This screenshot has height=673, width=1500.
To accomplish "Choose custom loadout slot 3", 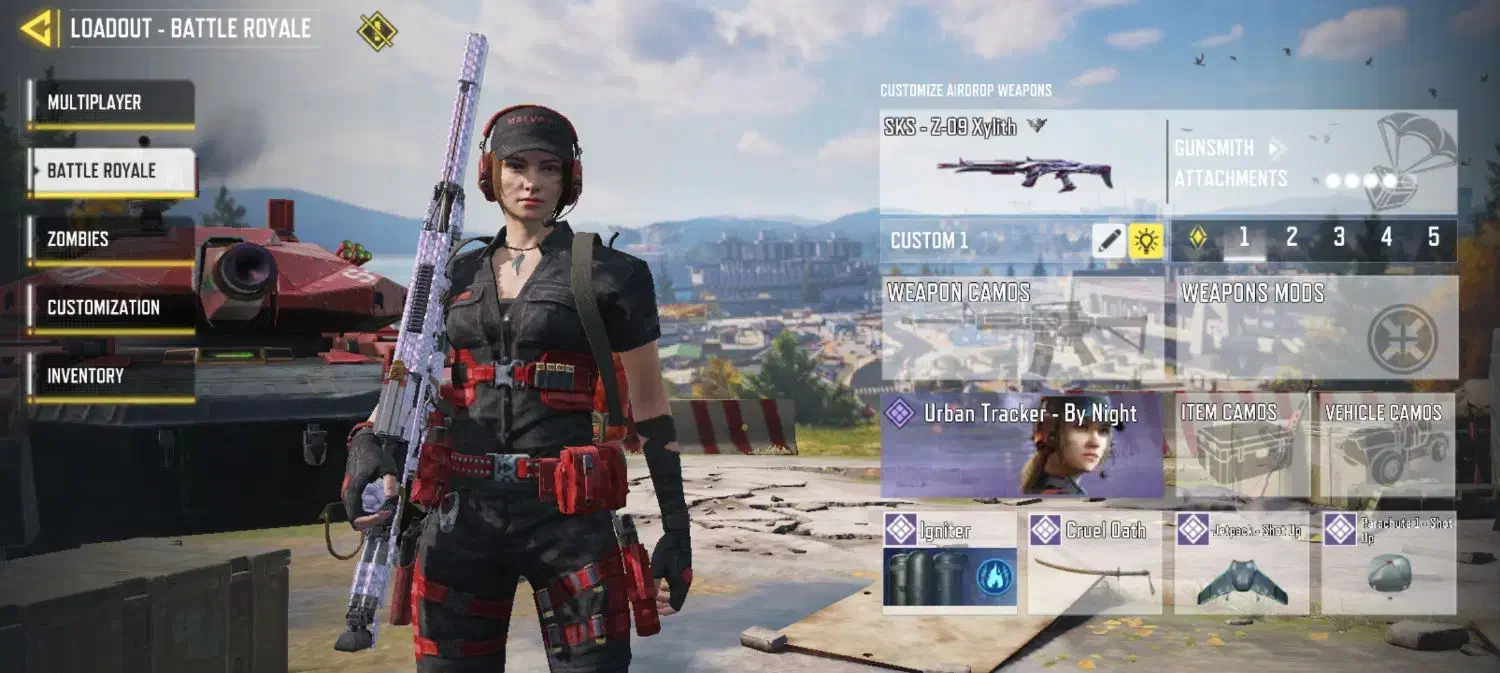I will (1339, 238).
